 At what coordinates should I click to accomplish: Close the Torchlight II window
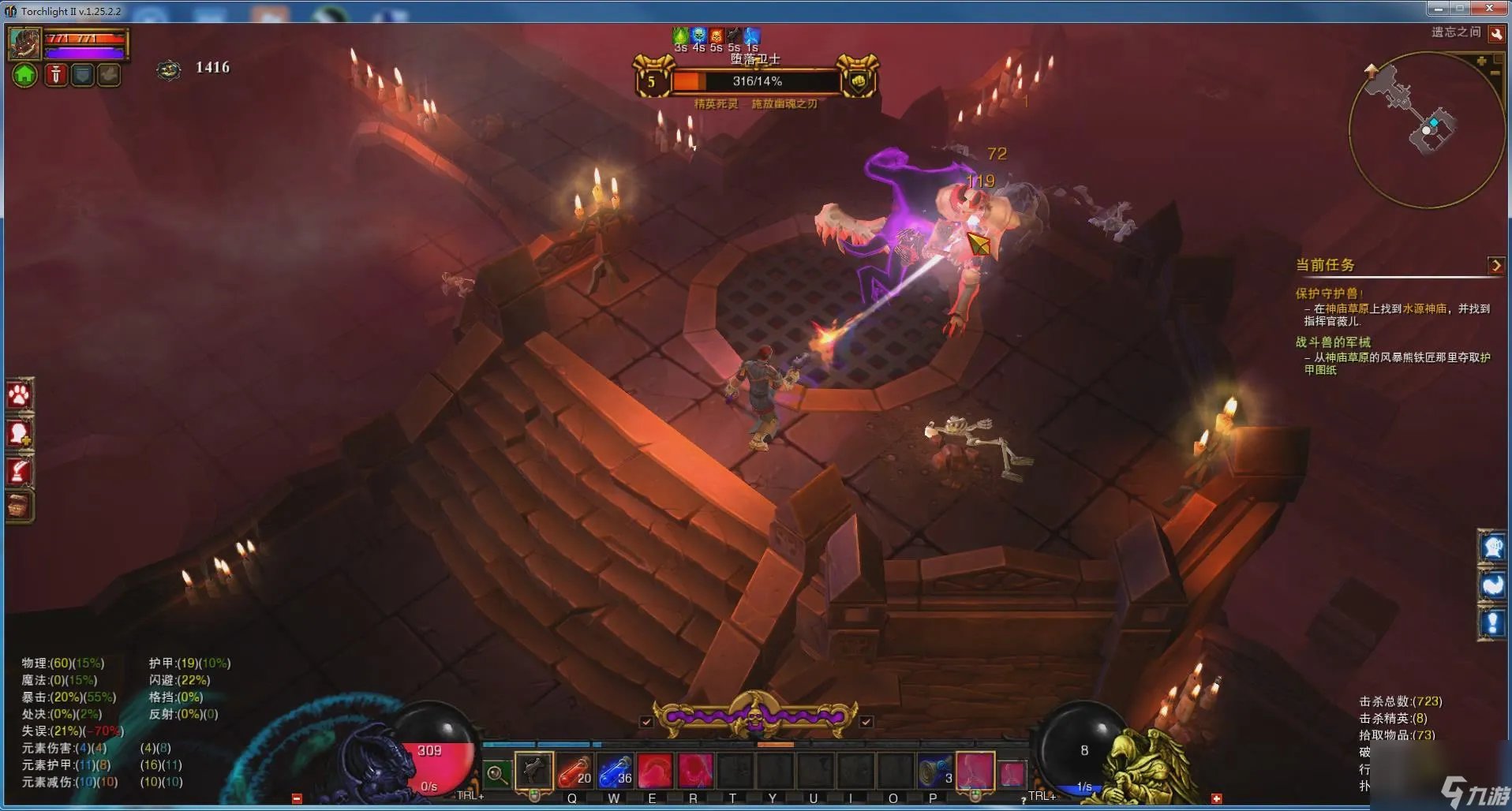coord(1489,9)
